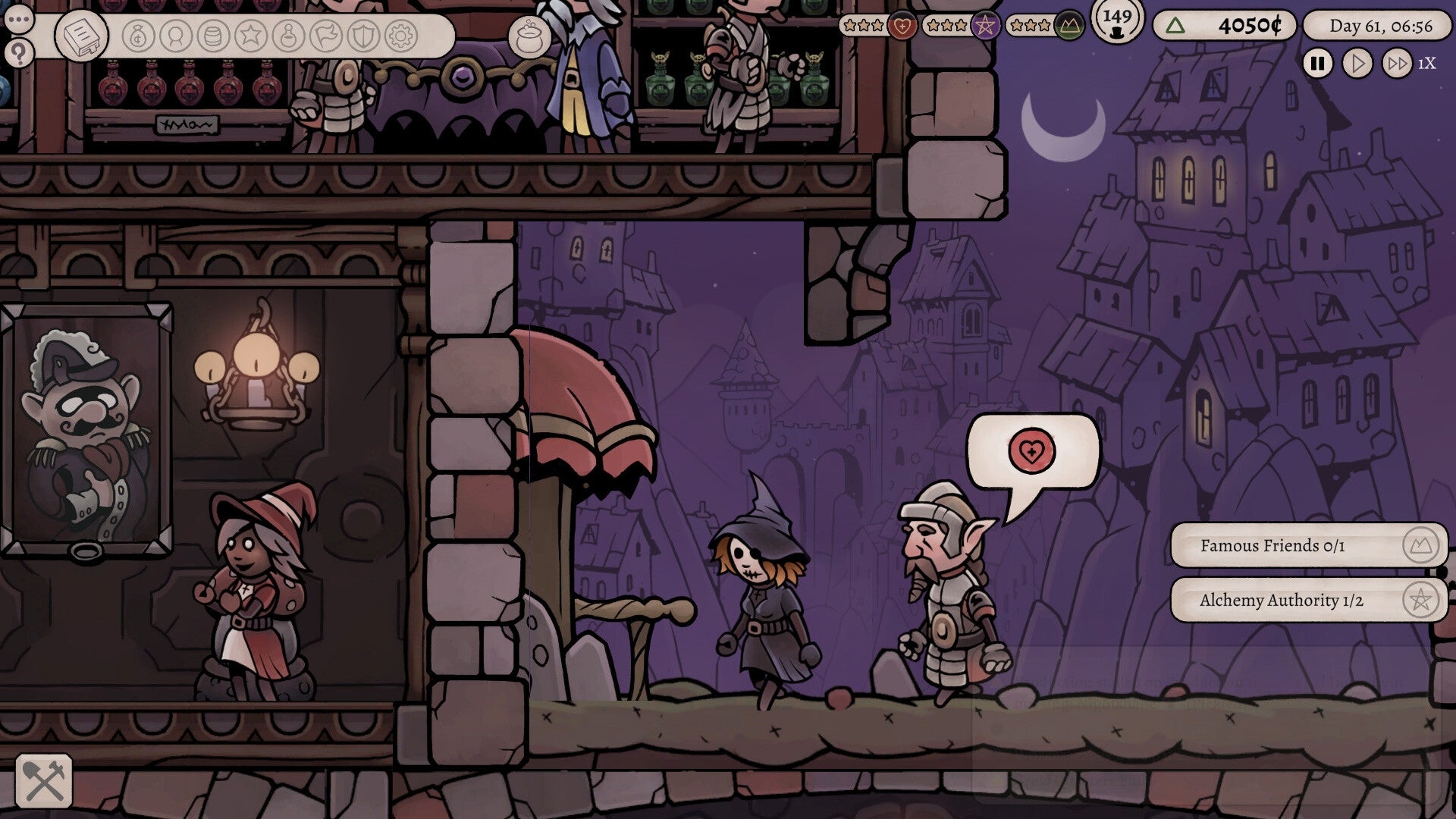Viewport: 1456px width, 819px height.
Task: Click the flag icon in the toolbar
Action: coord(326,33)
